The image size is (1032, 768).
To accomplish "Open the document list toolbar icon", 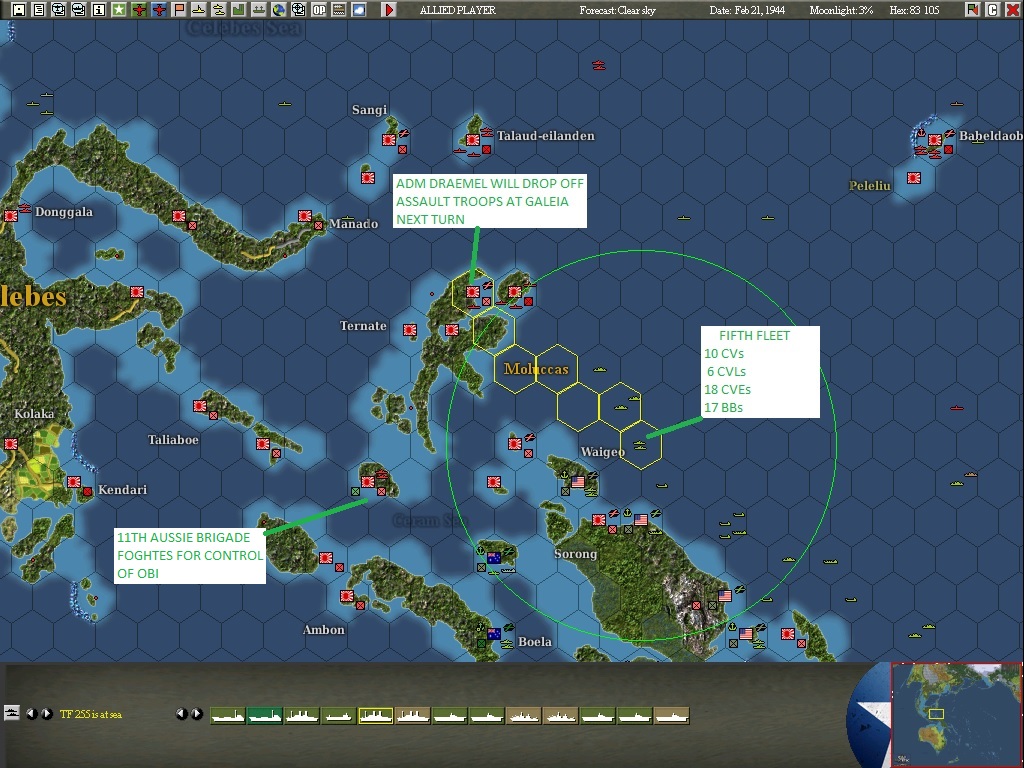I will (38, 10).
